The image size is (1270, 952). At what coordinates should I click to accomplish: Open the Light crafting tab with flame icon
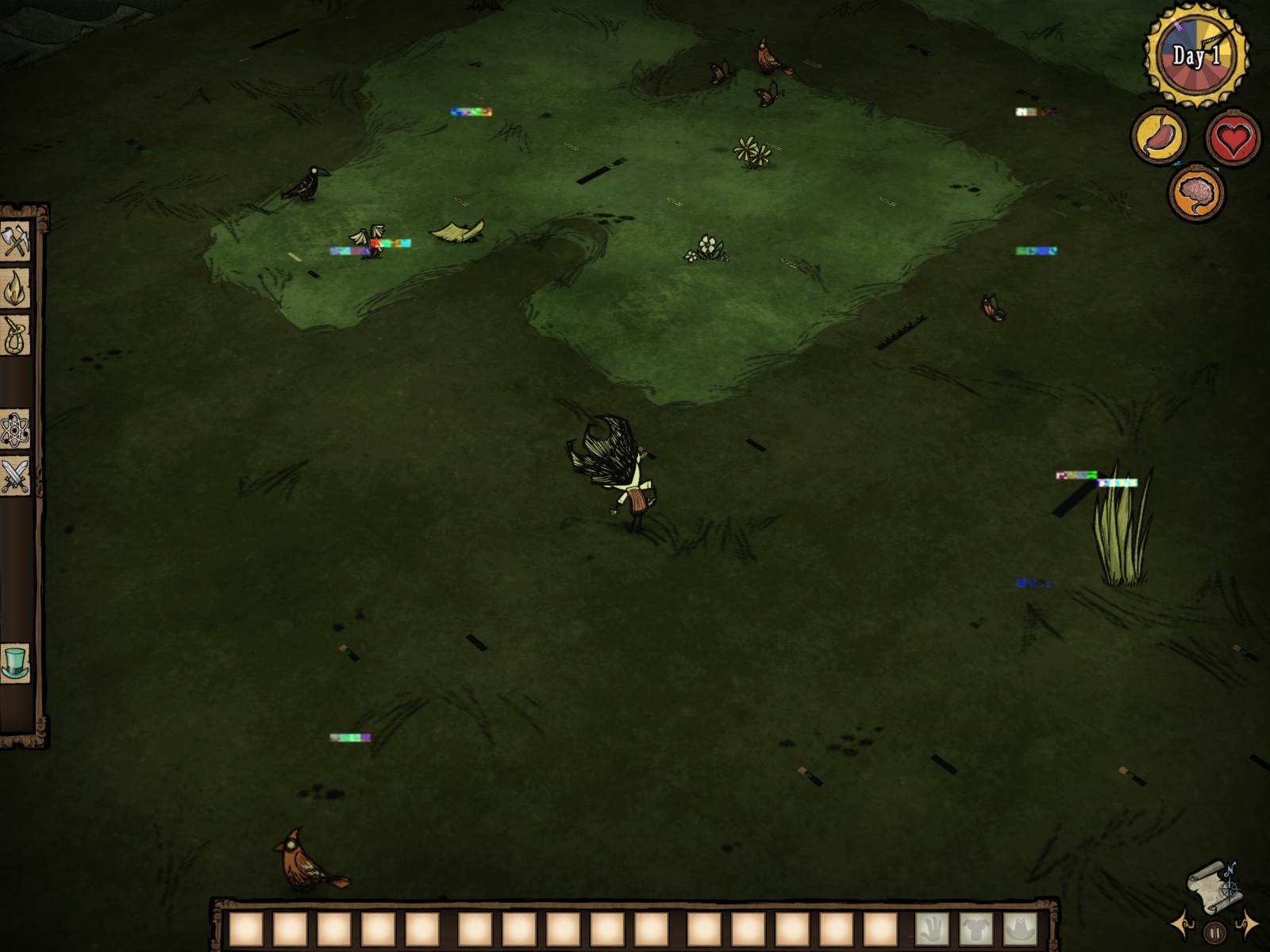pos(15,288)
